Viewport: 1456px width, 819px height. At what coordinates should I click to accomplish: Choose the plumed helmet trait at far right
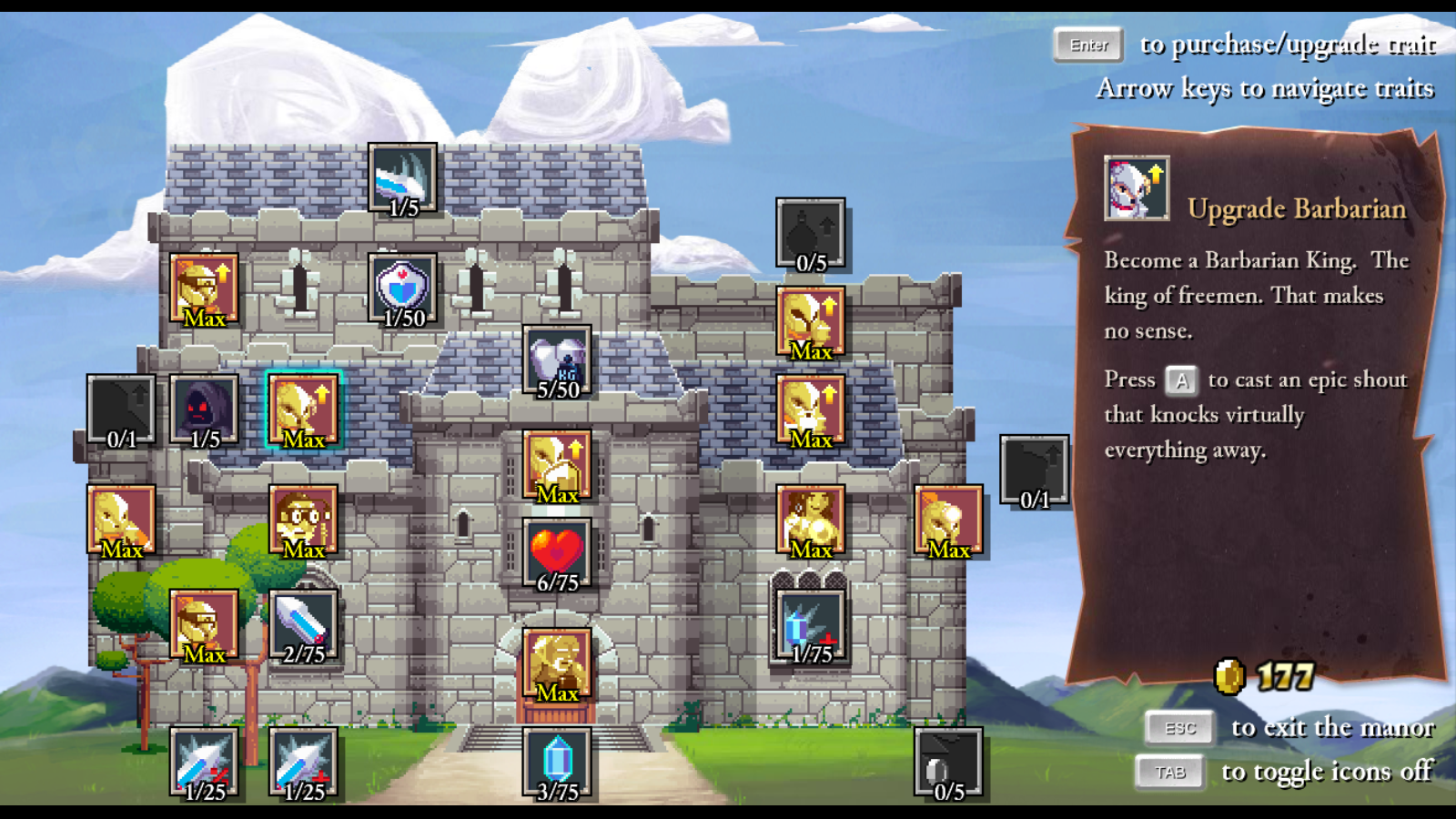click(948, 521)
